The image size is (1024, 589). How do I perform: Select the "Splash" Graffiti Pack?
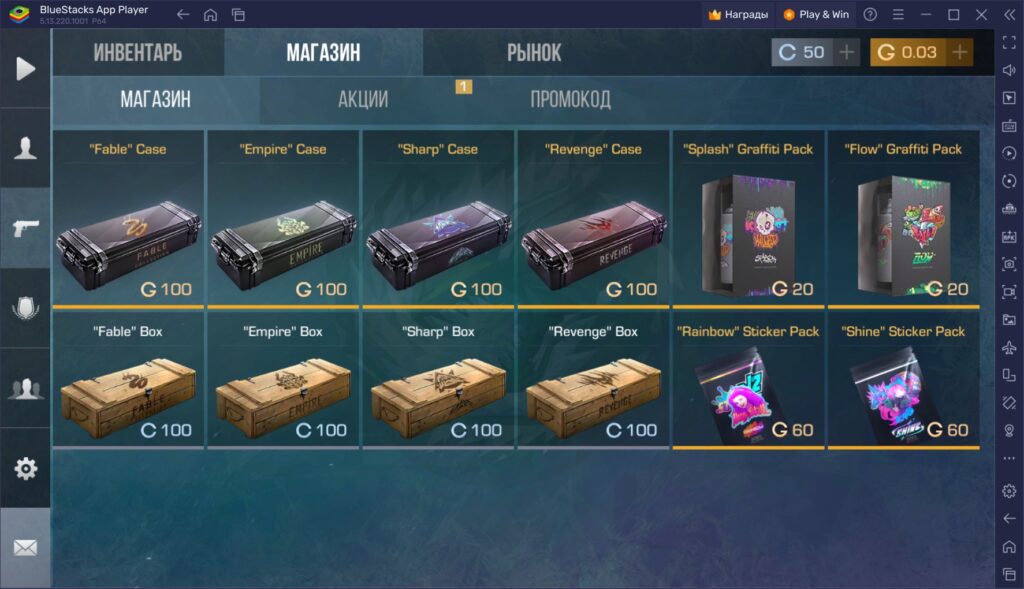[x=748, y=219]
